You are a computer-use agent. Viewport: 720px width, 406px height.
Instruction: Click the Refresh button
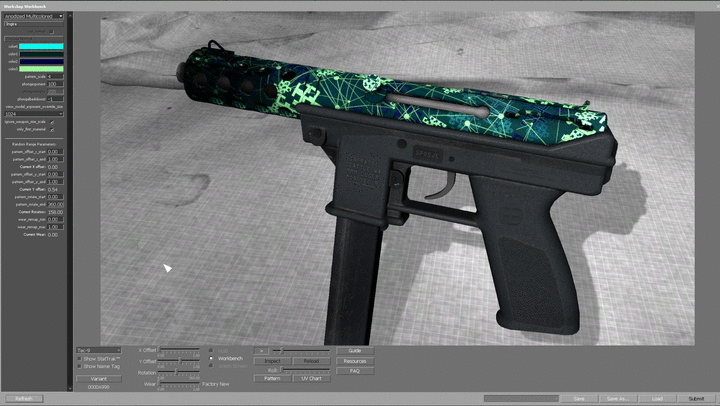pos(23,398)
